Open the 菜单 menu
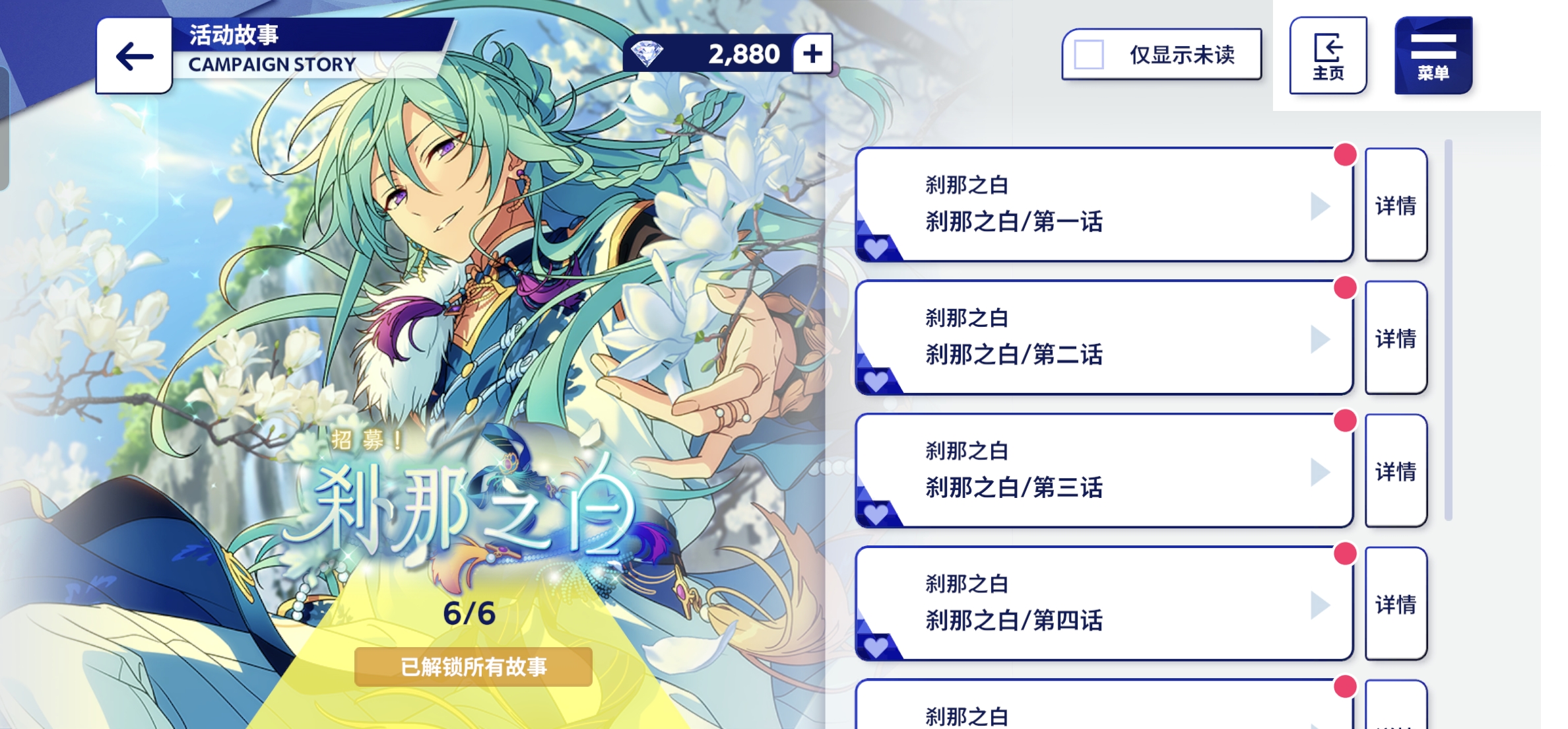The height and width of the screenshot is (729, 1568). click(x=1433, y=55)
